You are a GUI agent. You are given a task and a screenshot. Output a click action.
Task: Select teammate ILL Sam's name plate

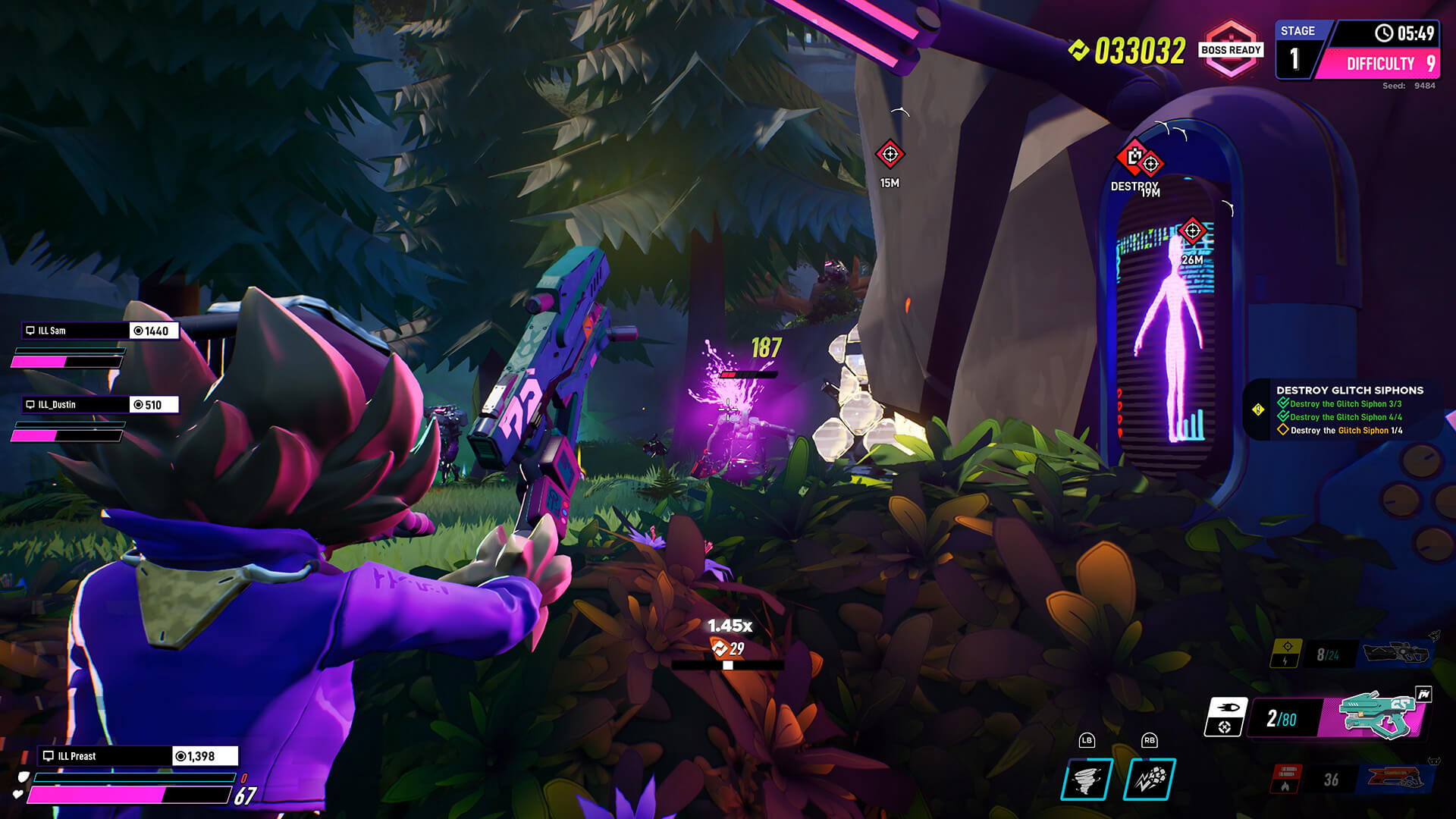(x=75, y=331)
